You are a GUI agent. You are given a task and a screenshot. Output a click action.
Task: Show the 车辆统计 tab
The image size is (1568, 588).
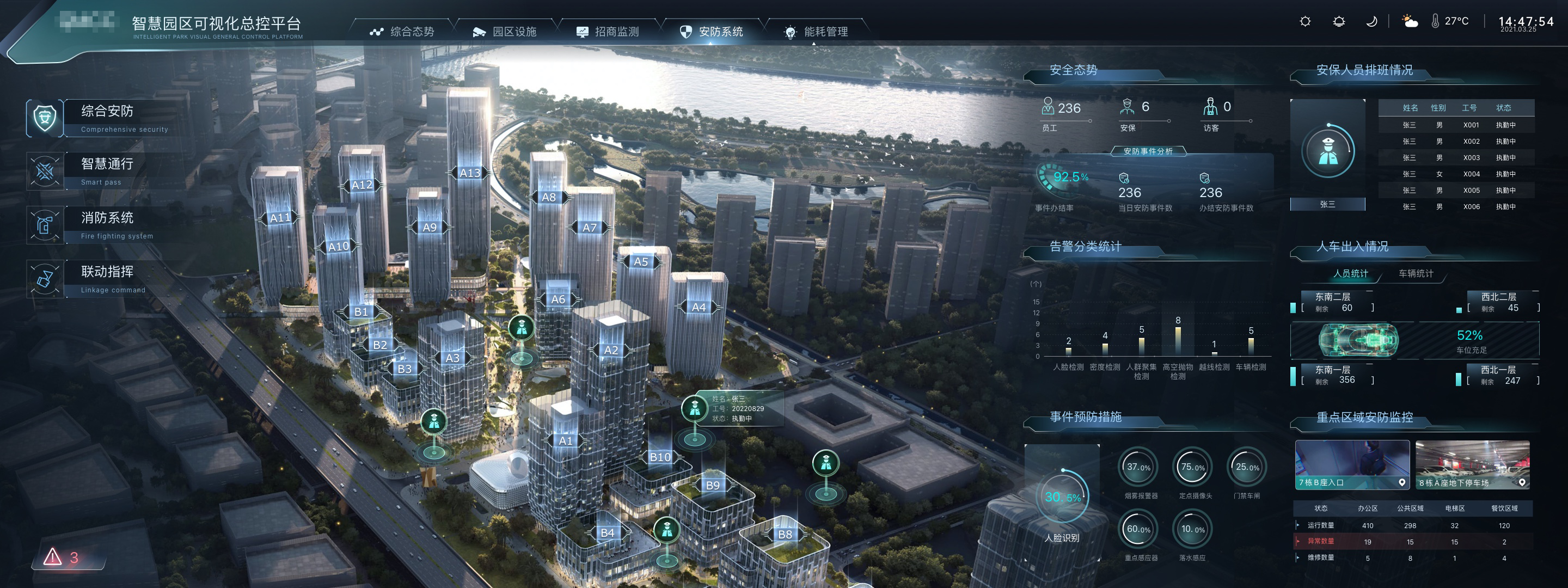tap(1415, 273)
